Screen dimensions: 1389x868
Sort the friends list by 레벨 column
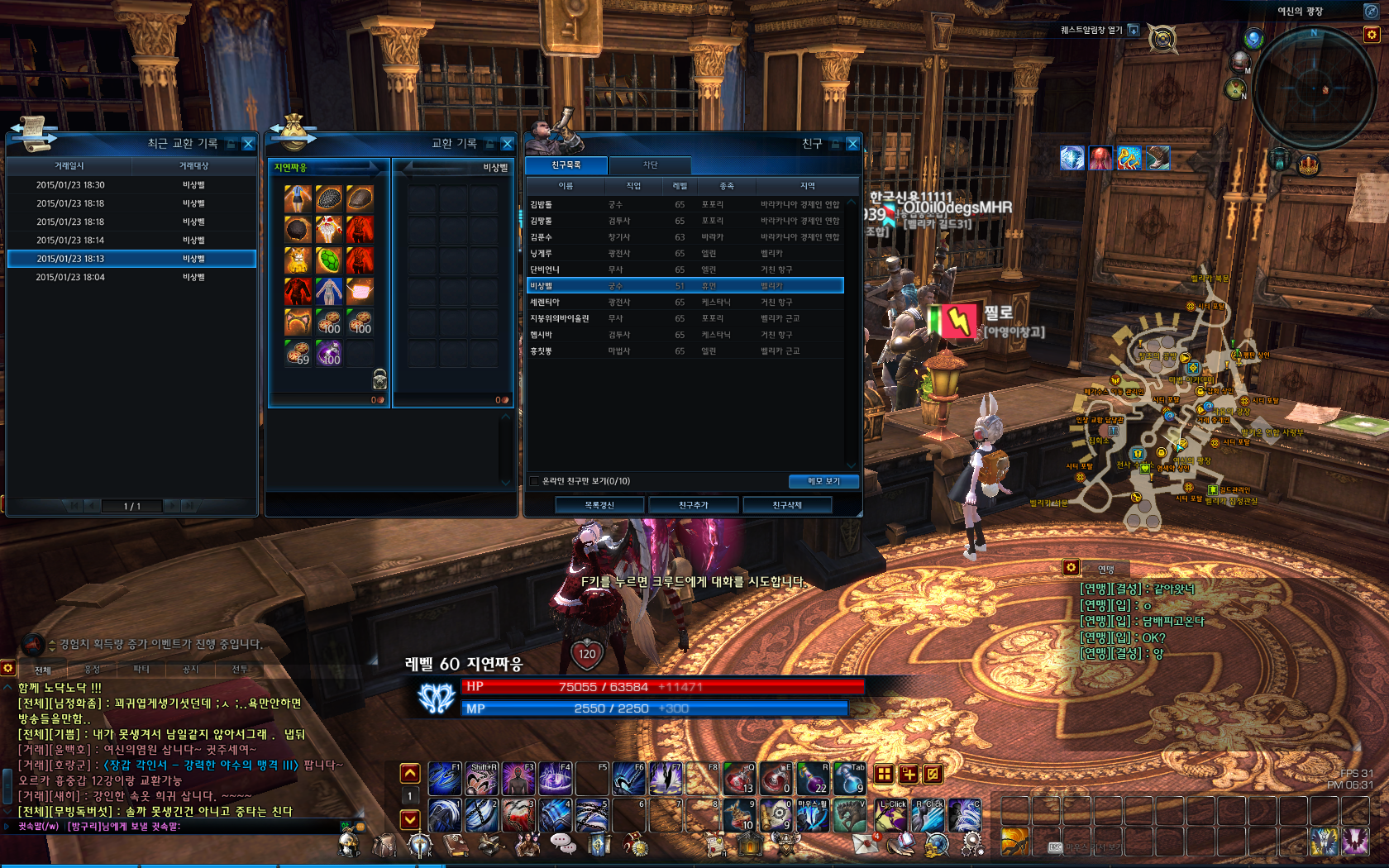[x=680, y=186]
